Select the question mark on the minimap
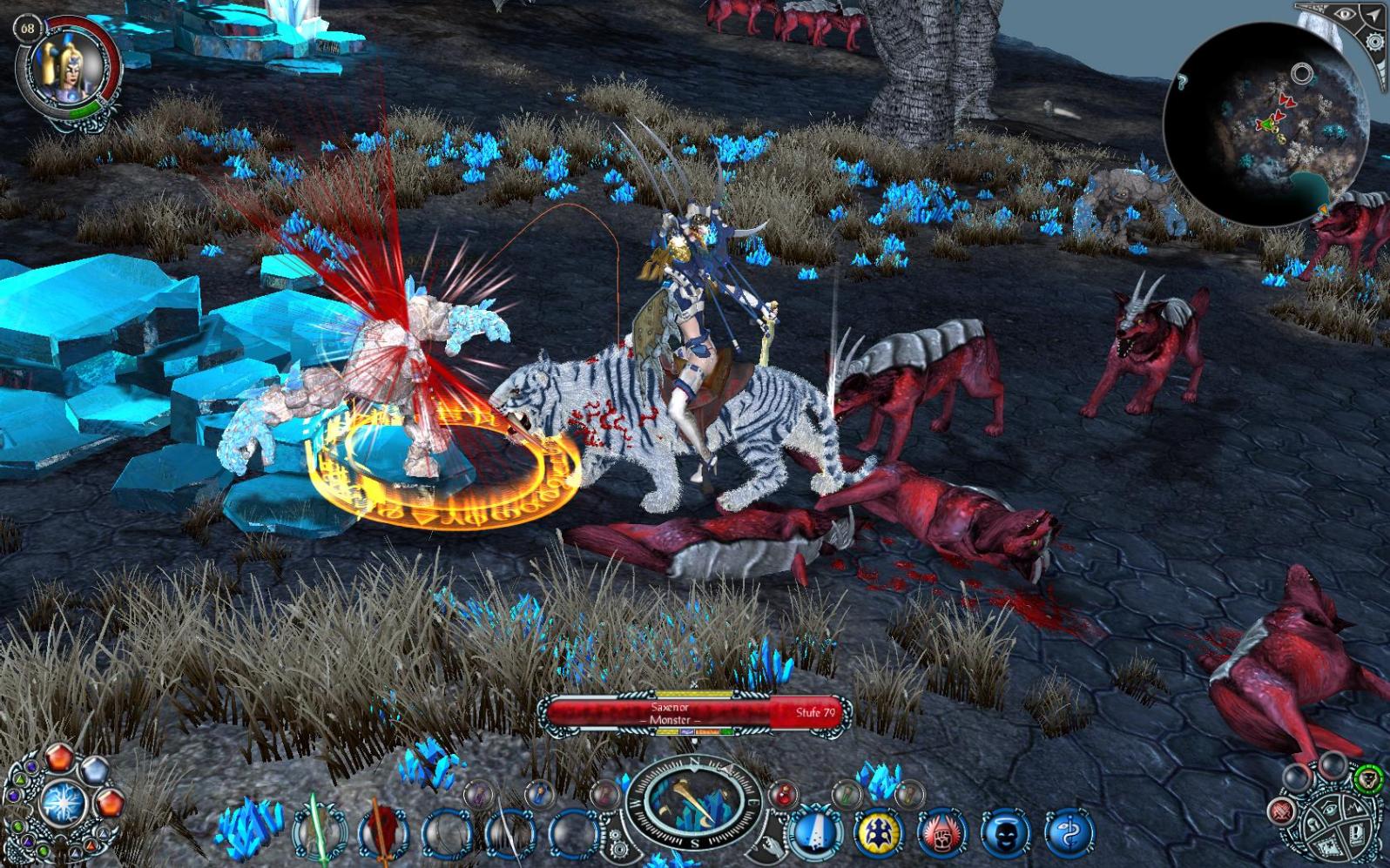This screenshot has height=868, width=1390. [1182, 83]
